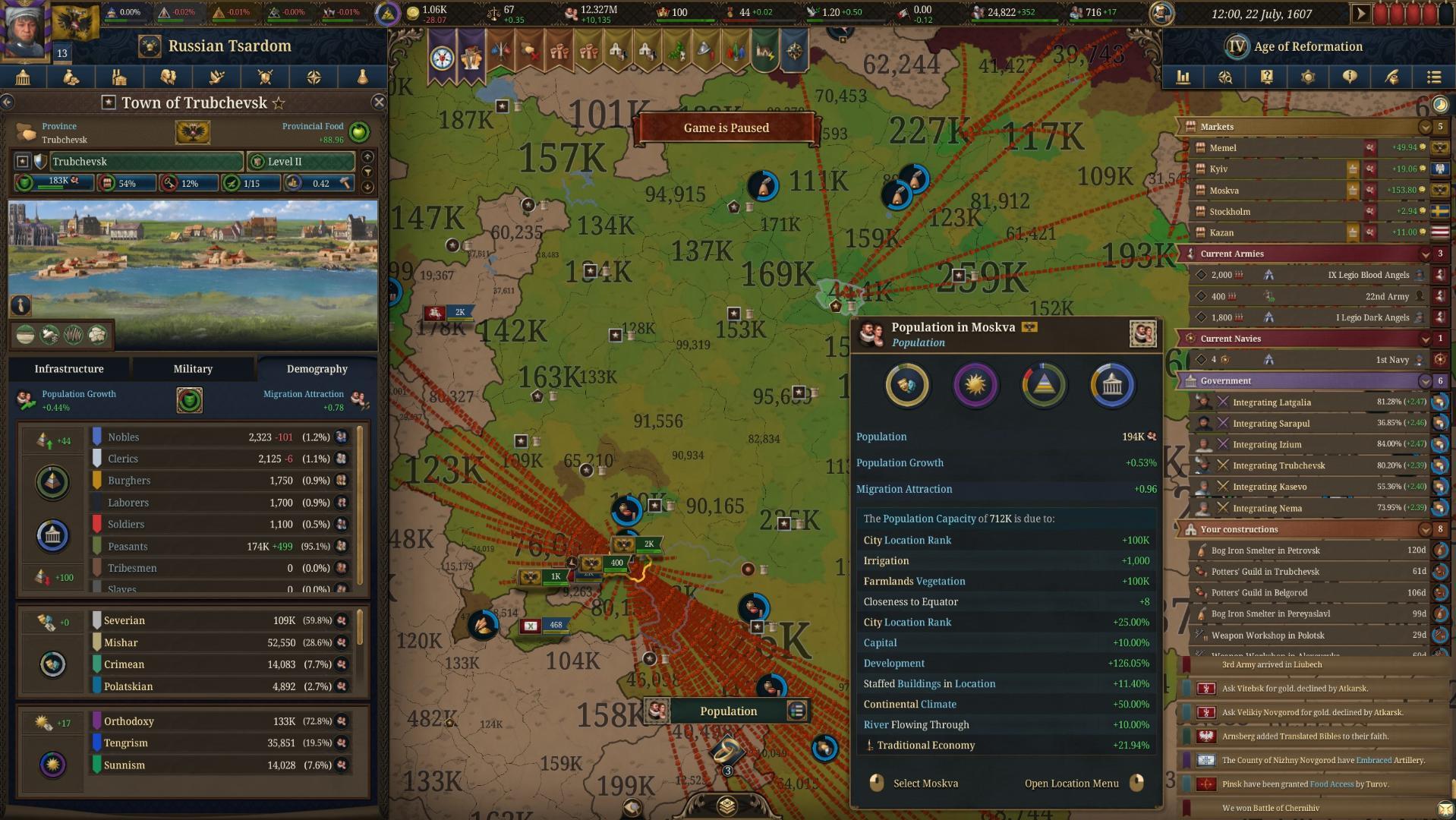Favorite Trubchevsk with the star icon
Image resolution: width=1456 pixels, height=820 pixels.
[x=279, y=102]
